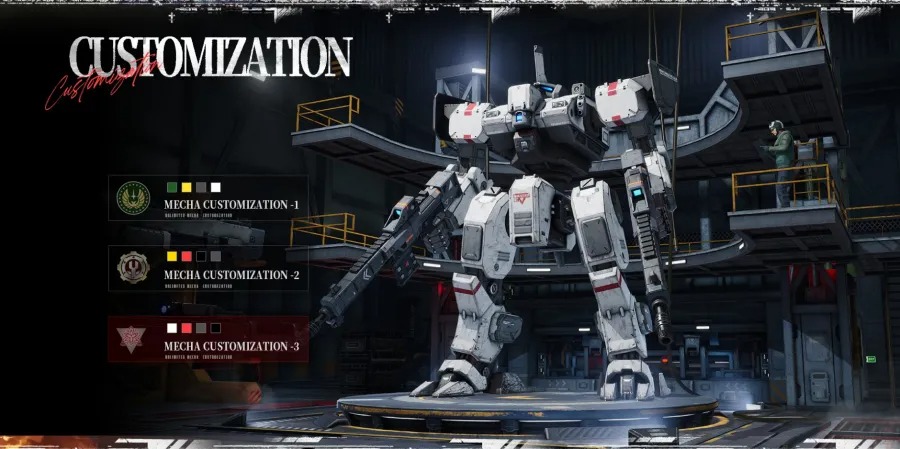Pick the highlighted Mecha Customization -3 entry
The height and width of the screenshot is (449, 900).
(231, 345)
